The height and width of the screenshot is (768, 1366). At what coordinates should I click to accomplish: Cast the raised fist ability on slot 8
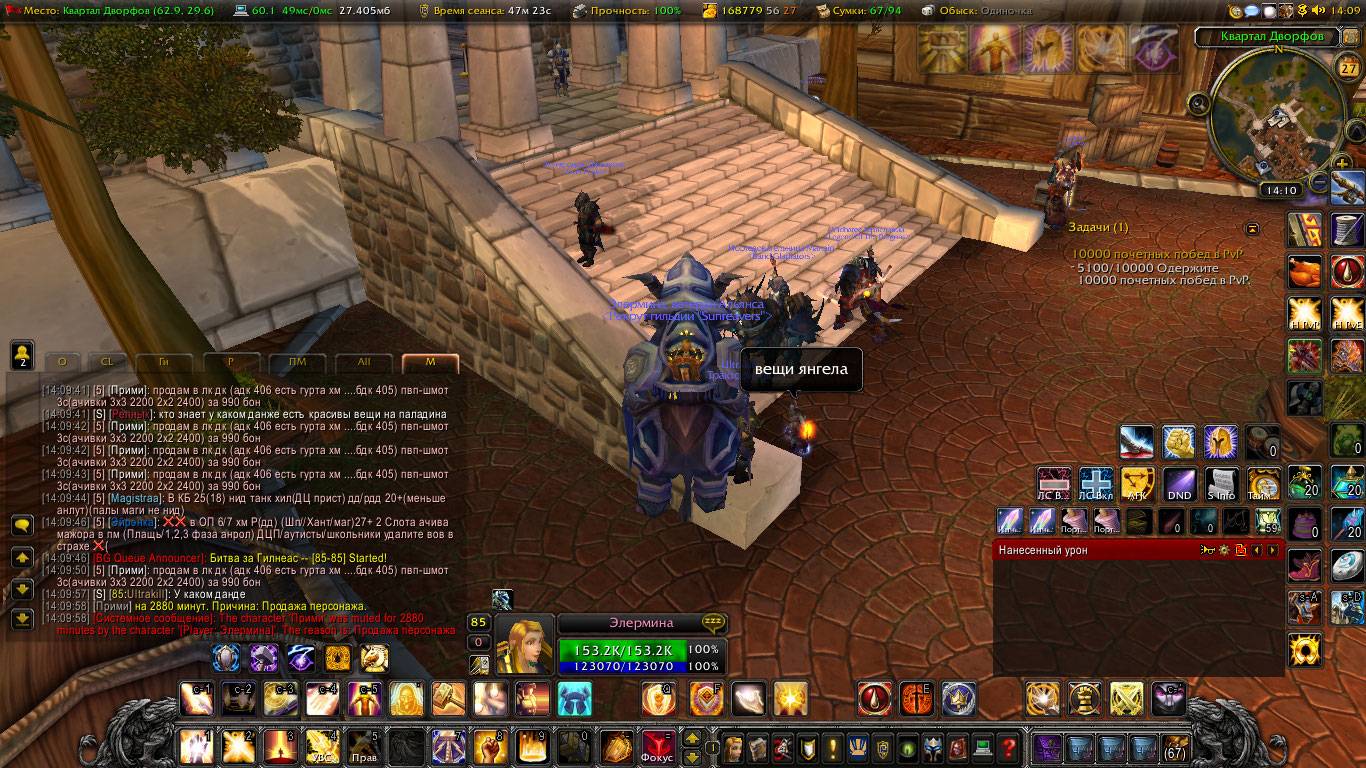coord(488,747)
